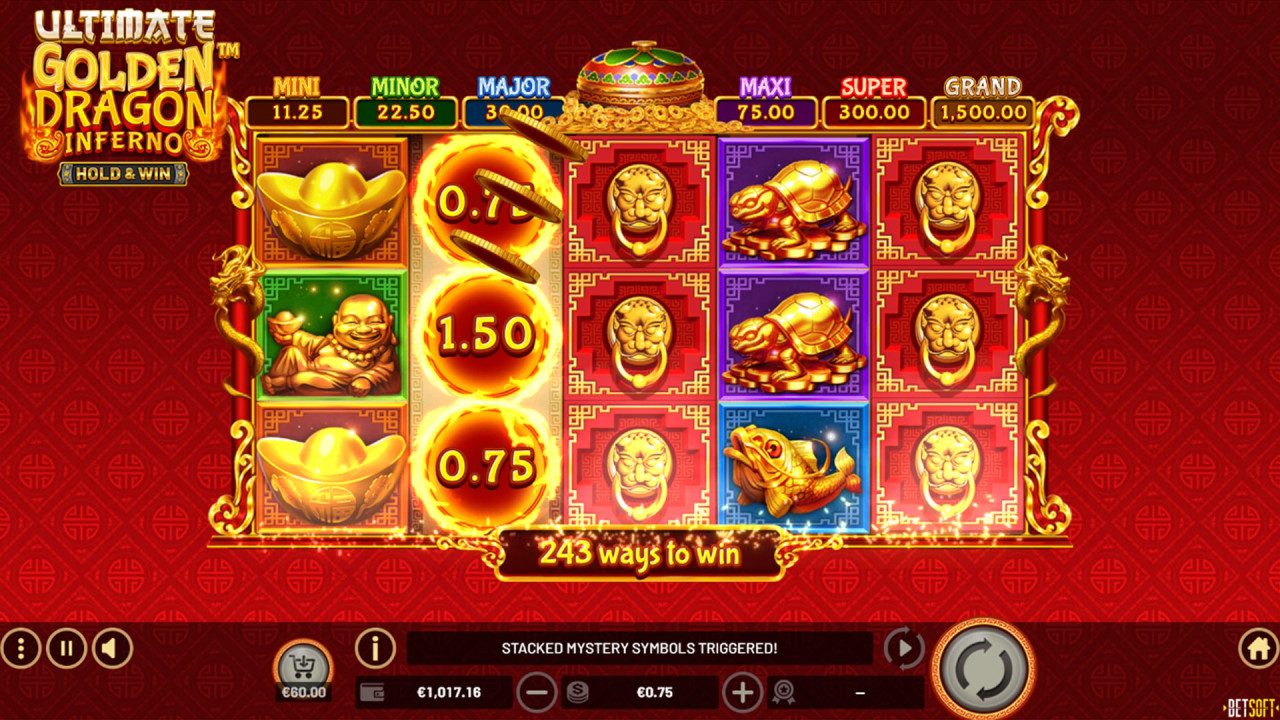
Task: Open the Buy Bonus shopping cart icon
Action: pyautogui.click(x=303, y=661)
